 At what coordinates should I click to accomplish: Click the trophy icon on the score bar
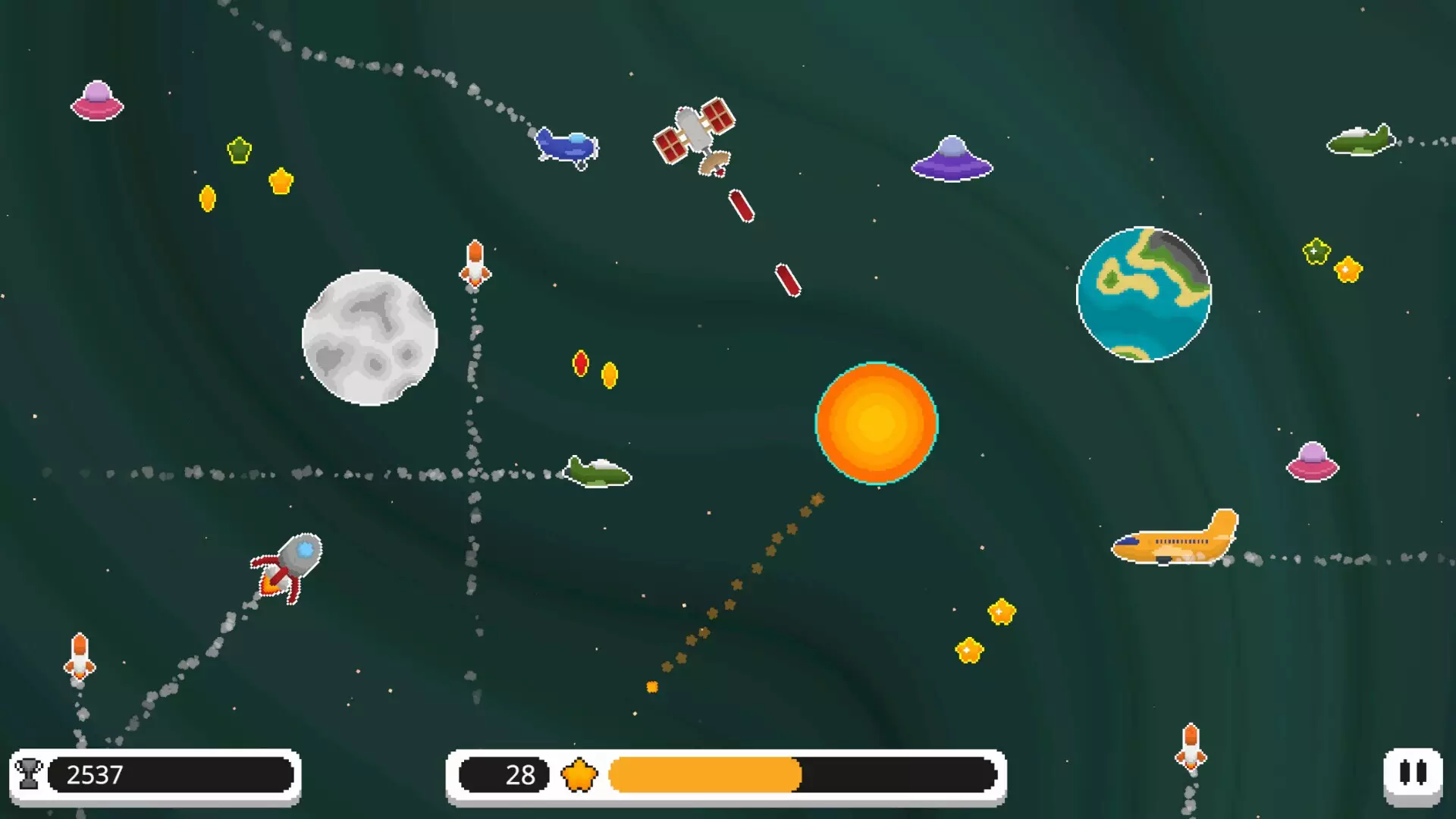pyautogui.click(x=29, y=775)
